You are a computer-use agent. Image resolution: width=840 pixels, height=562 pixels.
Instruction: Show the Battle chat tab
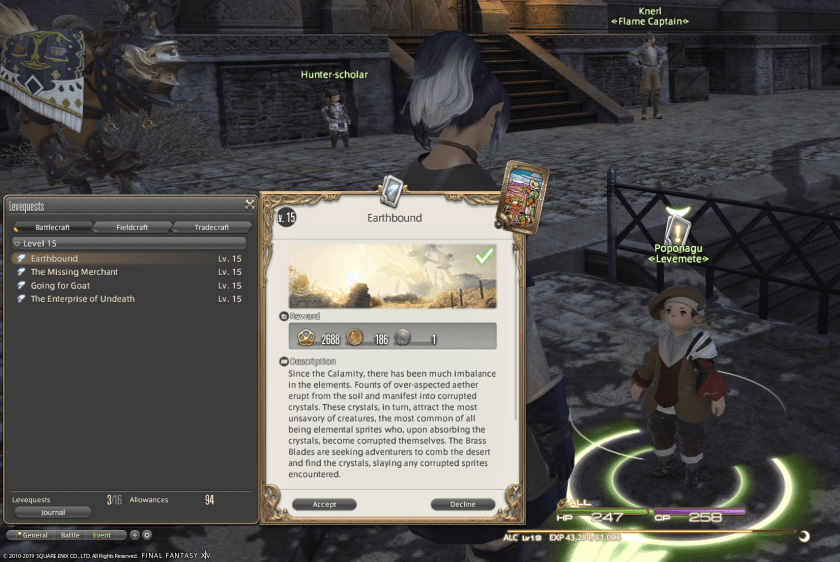(x=69, y=535)
